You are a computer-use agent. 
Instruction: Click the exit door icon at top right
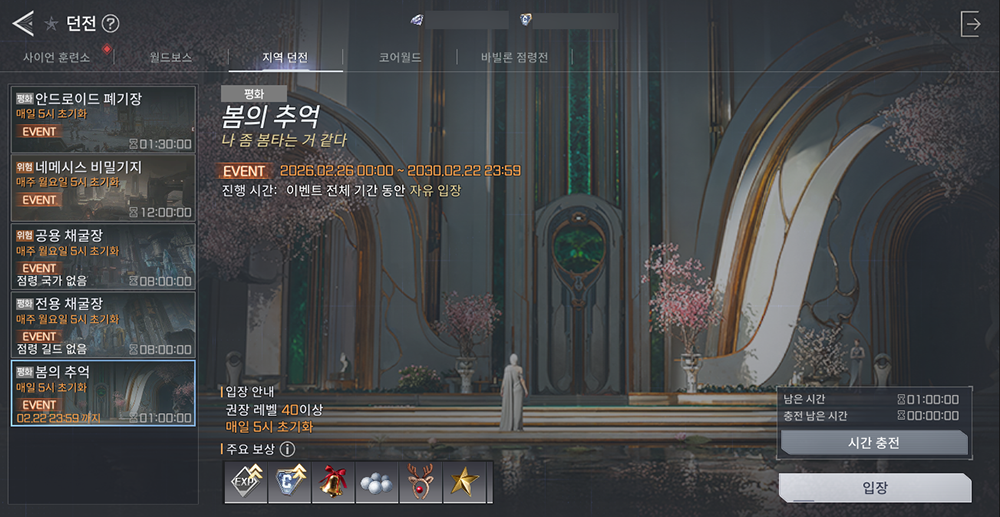tap(969, 24)
